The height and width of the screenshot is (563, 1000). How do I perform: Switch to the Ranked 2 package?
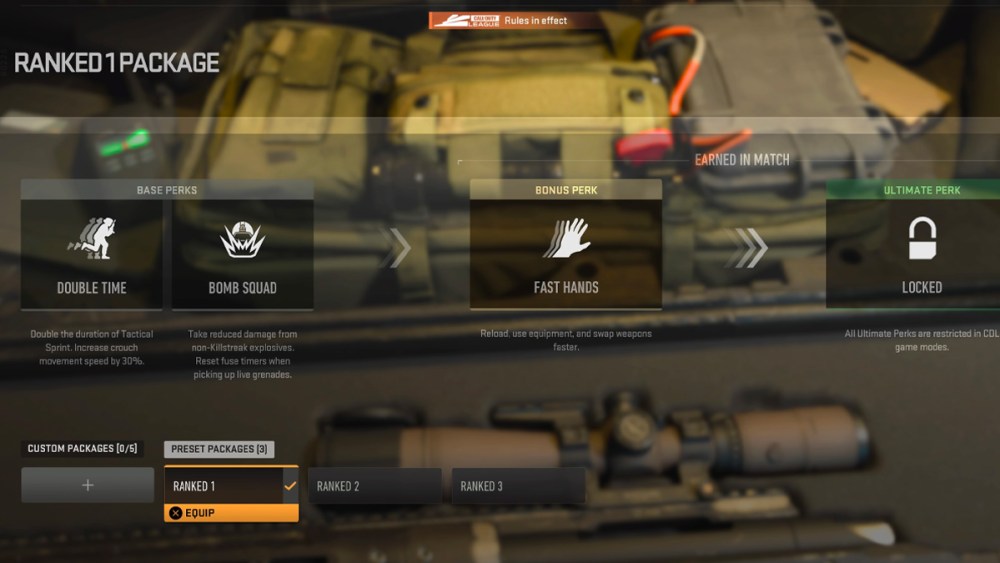tap(374, 486)
